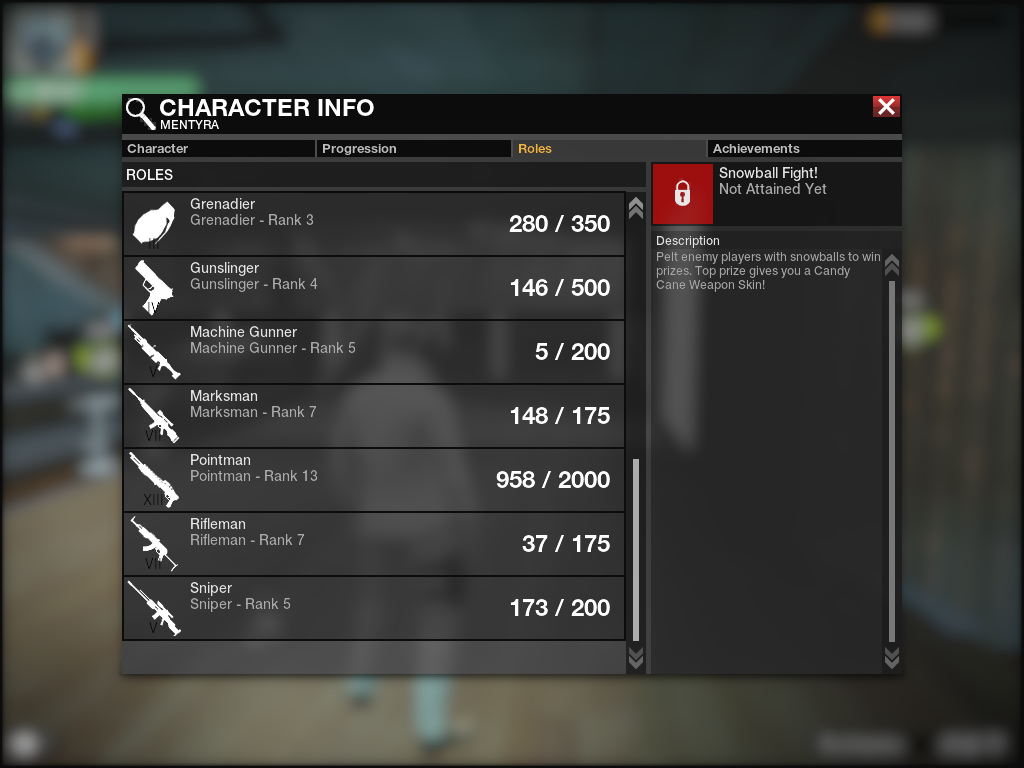Click the Snowball Fight locked achievement icon
Screen dimensions: 1024x768
tap(683, 194)
